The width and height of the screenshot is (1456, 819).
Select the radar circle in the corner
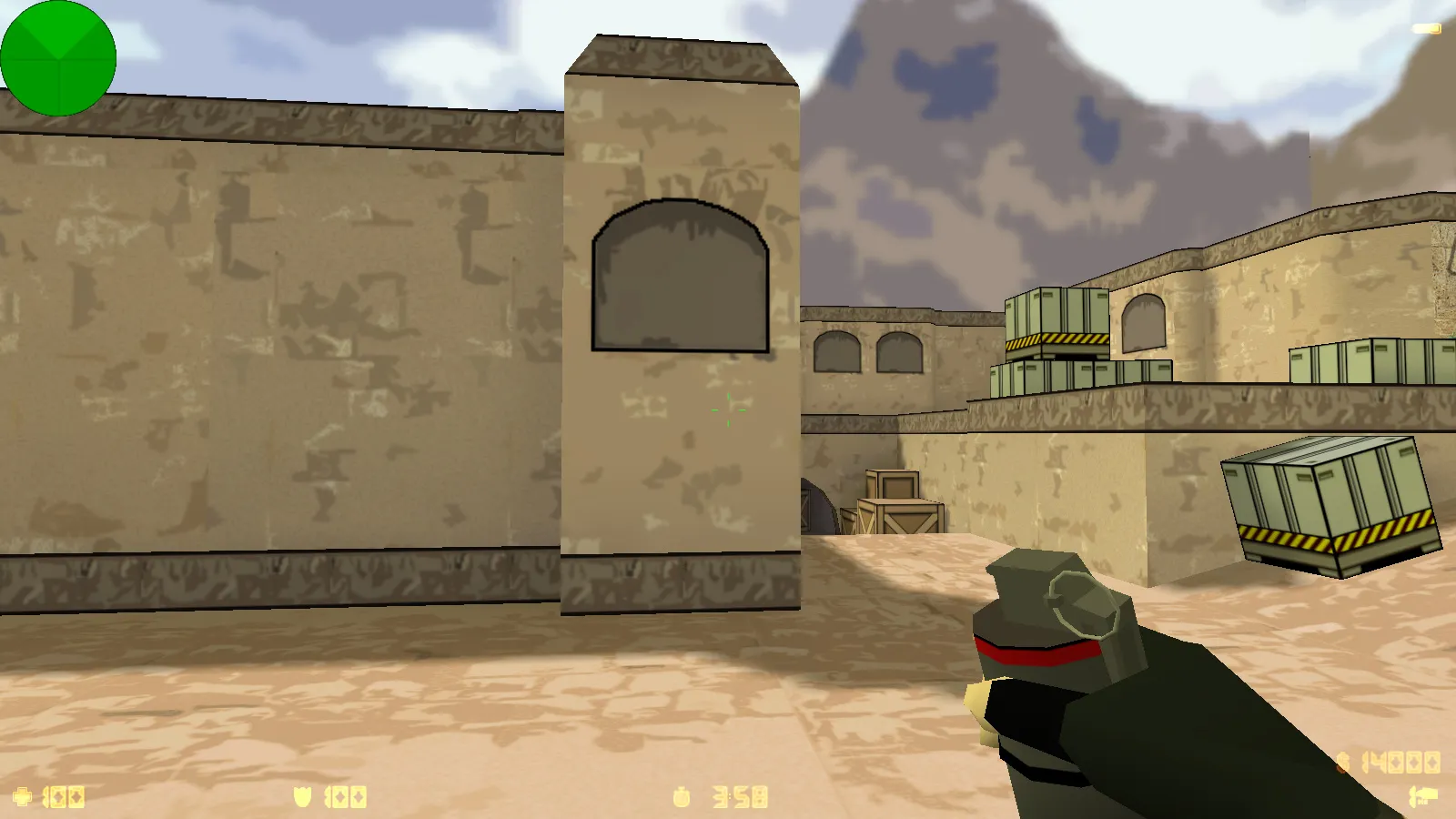(58, 57)
